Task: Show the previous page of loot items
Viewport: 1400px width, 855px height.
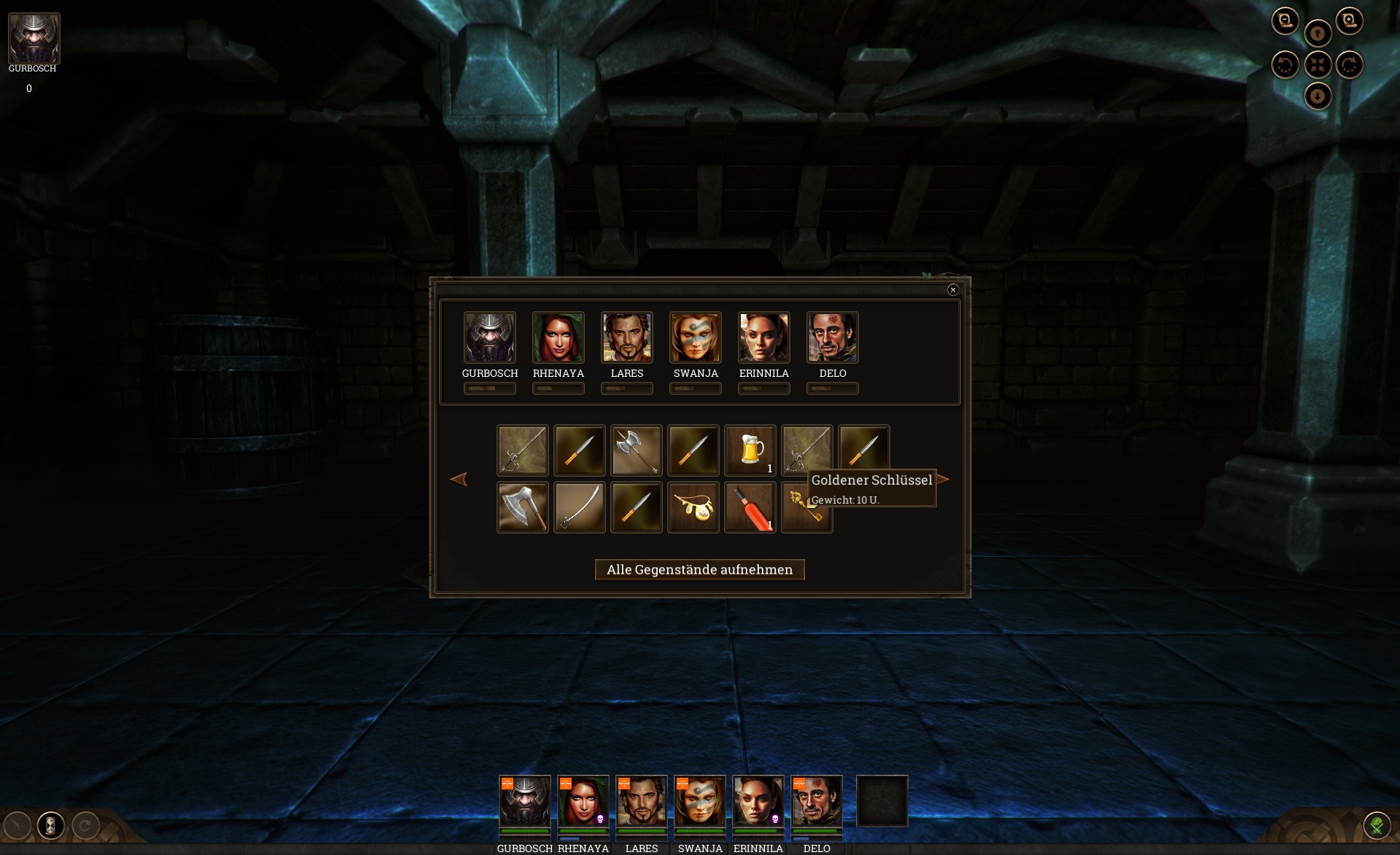Action: point(459,479)
